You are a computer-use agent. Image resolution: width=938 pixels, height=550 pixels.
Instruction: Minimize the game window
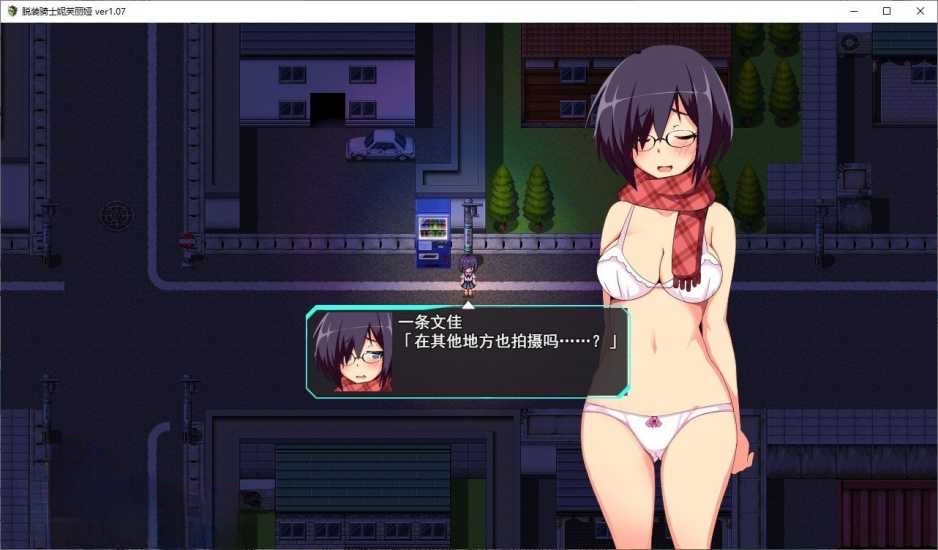[x=855, y=11]
